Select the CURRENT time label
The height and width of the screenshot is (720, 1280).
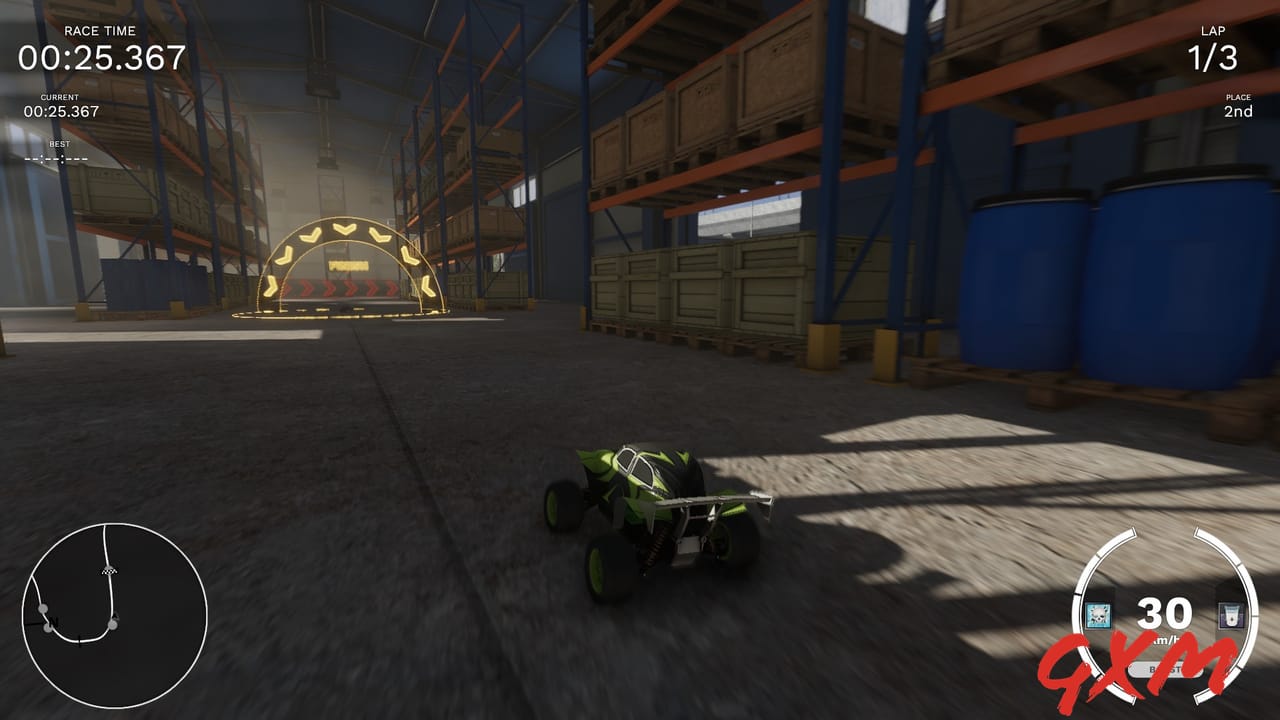click(58, 97)
